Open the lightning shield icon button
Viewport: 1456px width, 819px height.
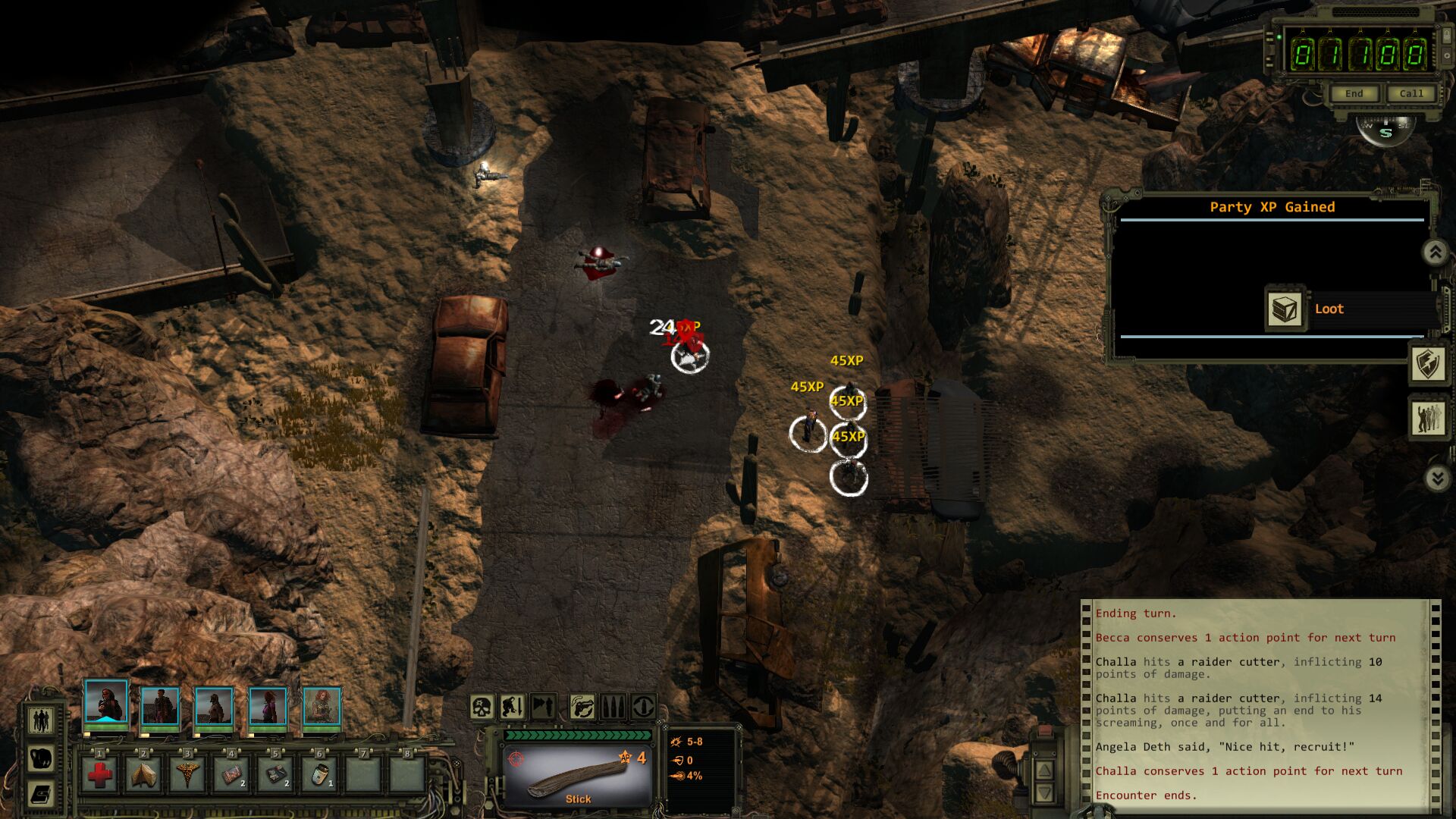(x=1428, y=364)
